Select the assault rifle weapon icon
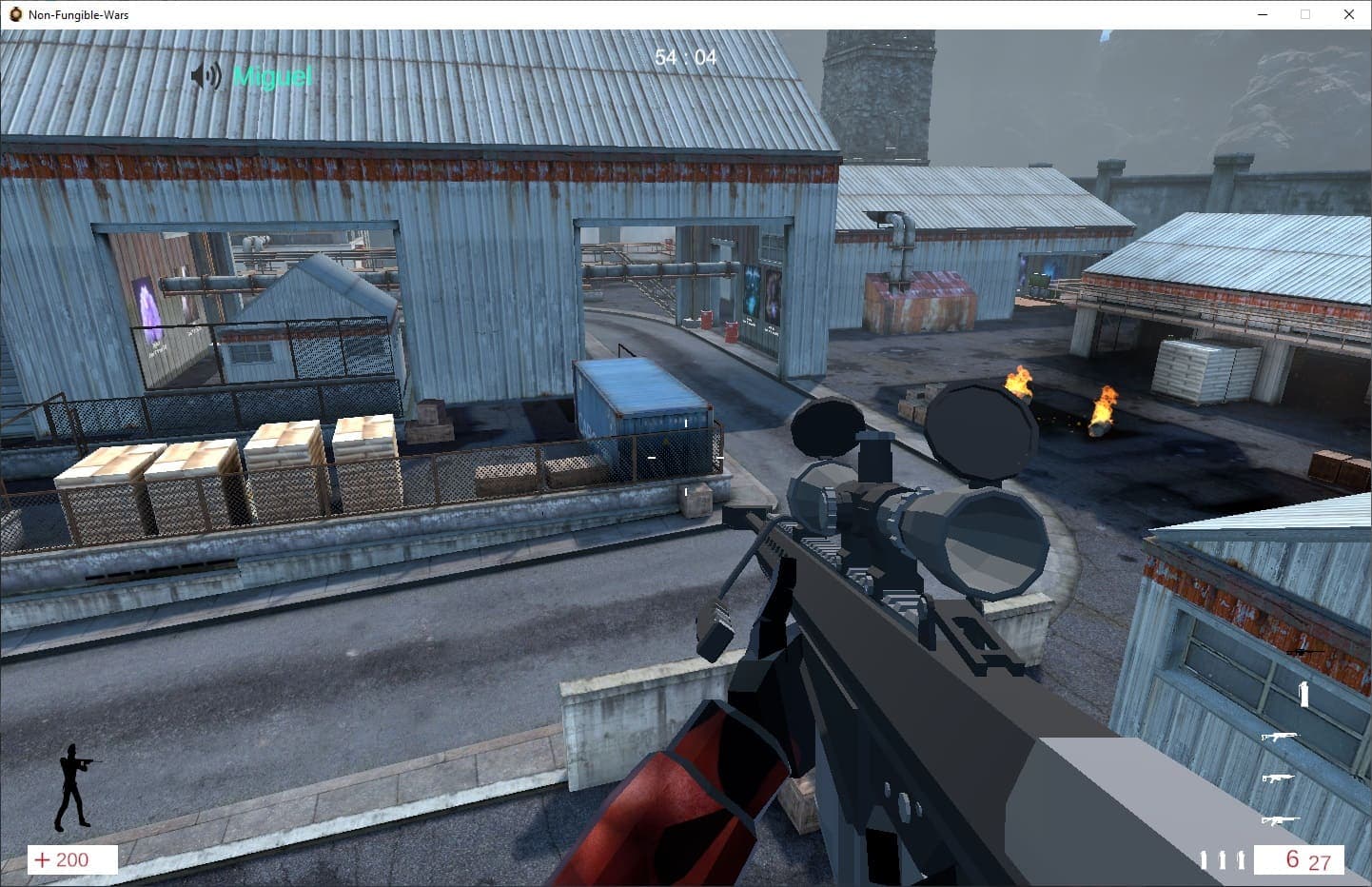 pyautogui.click(x=1281, y=737)
